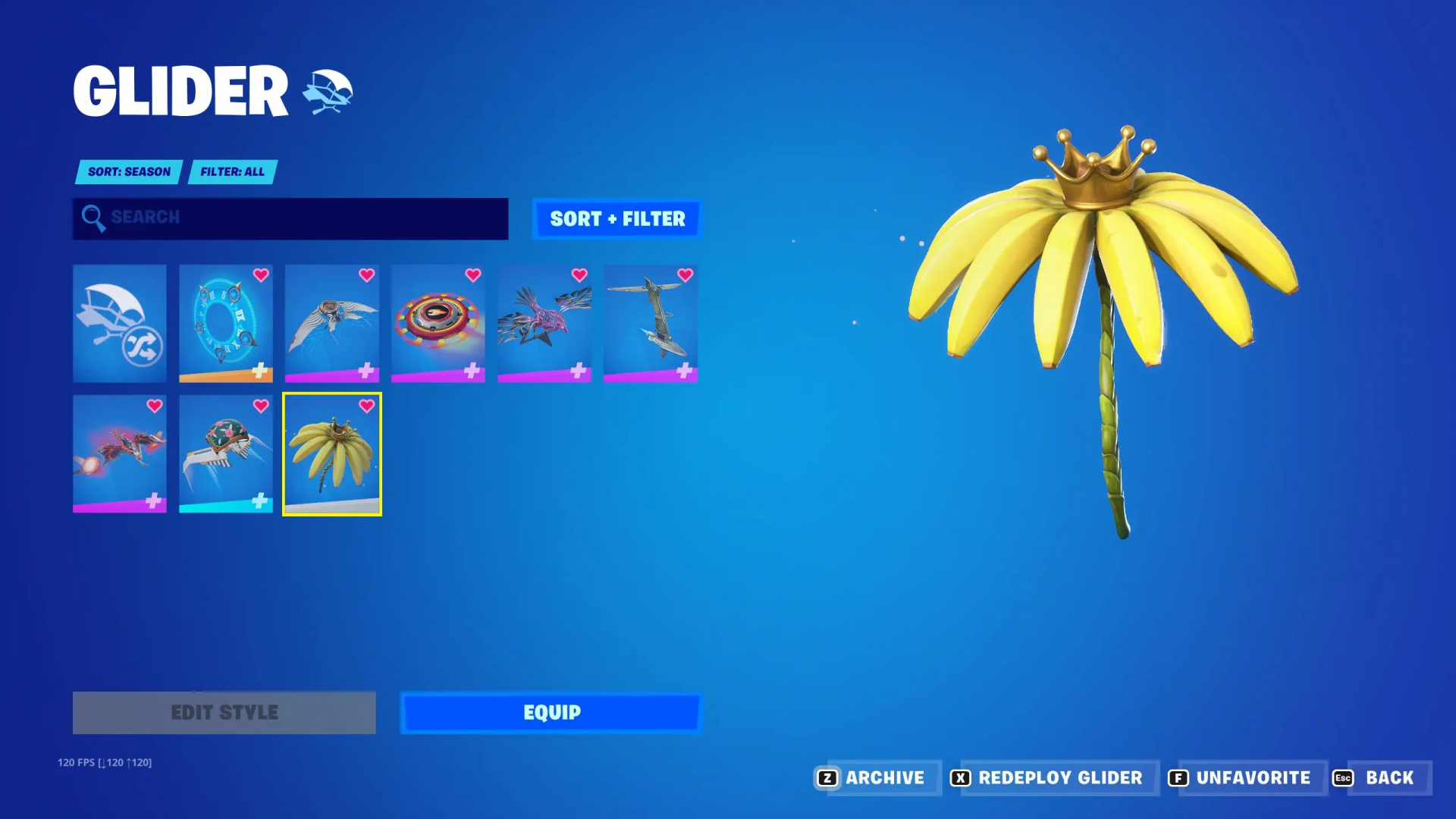Open the Sort + Filter options

617,219
